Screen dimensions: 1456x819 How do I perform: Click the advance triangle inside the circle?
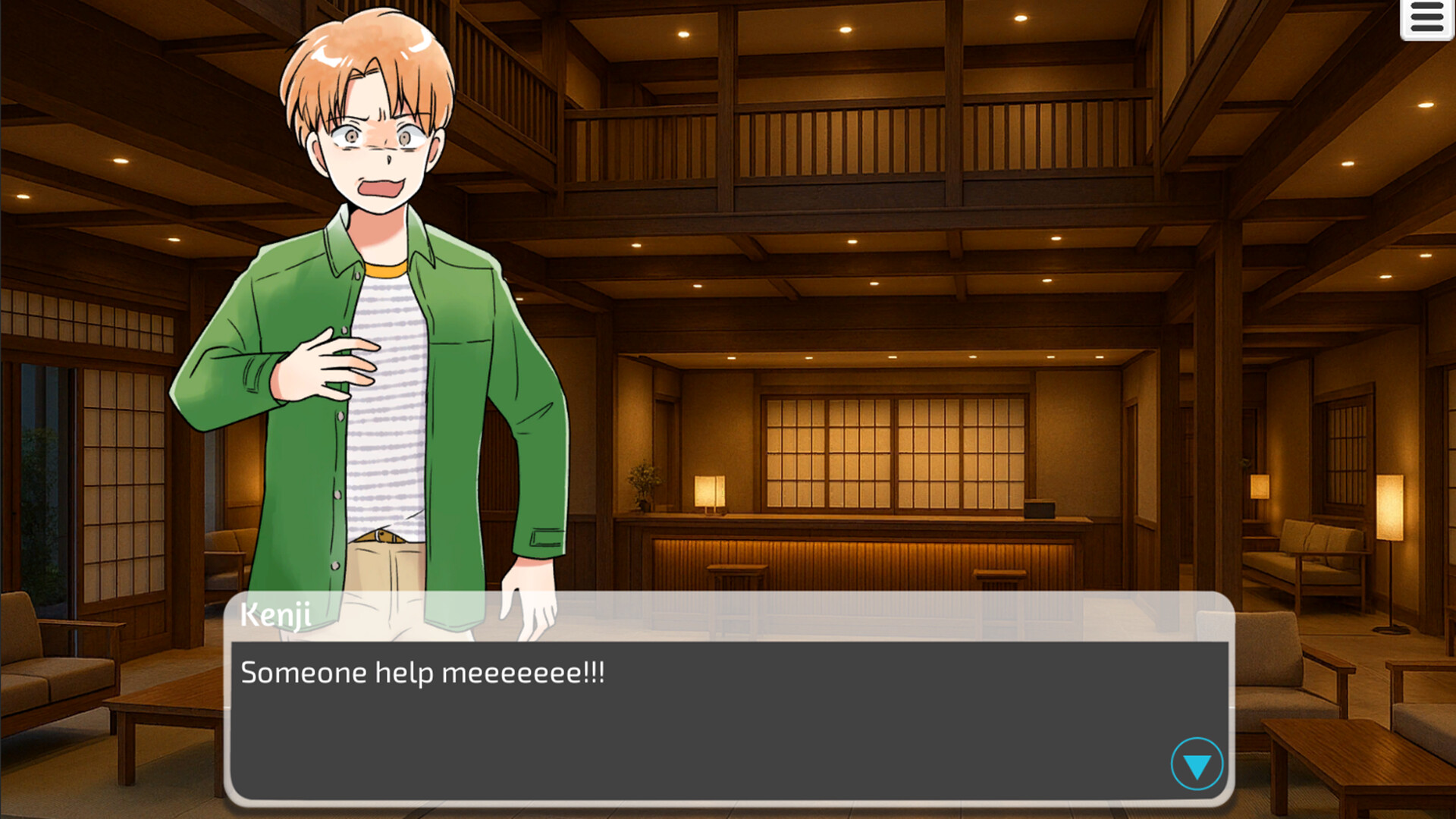(x=1197, y=765)
